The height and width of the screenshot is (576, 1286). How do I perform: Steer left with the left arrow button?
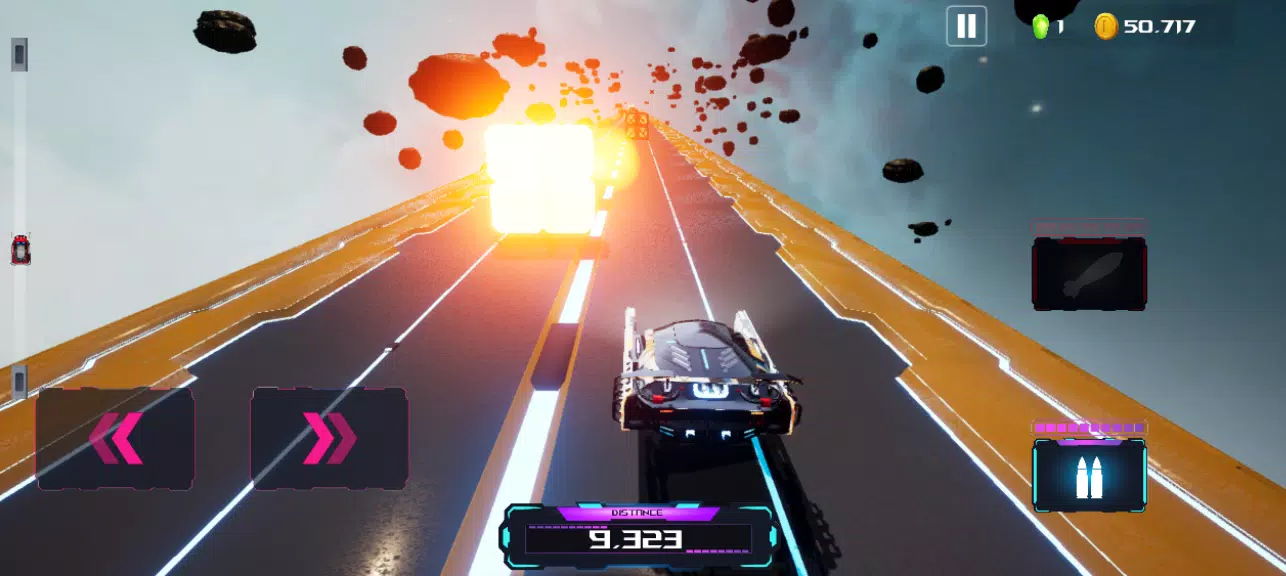pyautogui.click(x=115, y=438)
